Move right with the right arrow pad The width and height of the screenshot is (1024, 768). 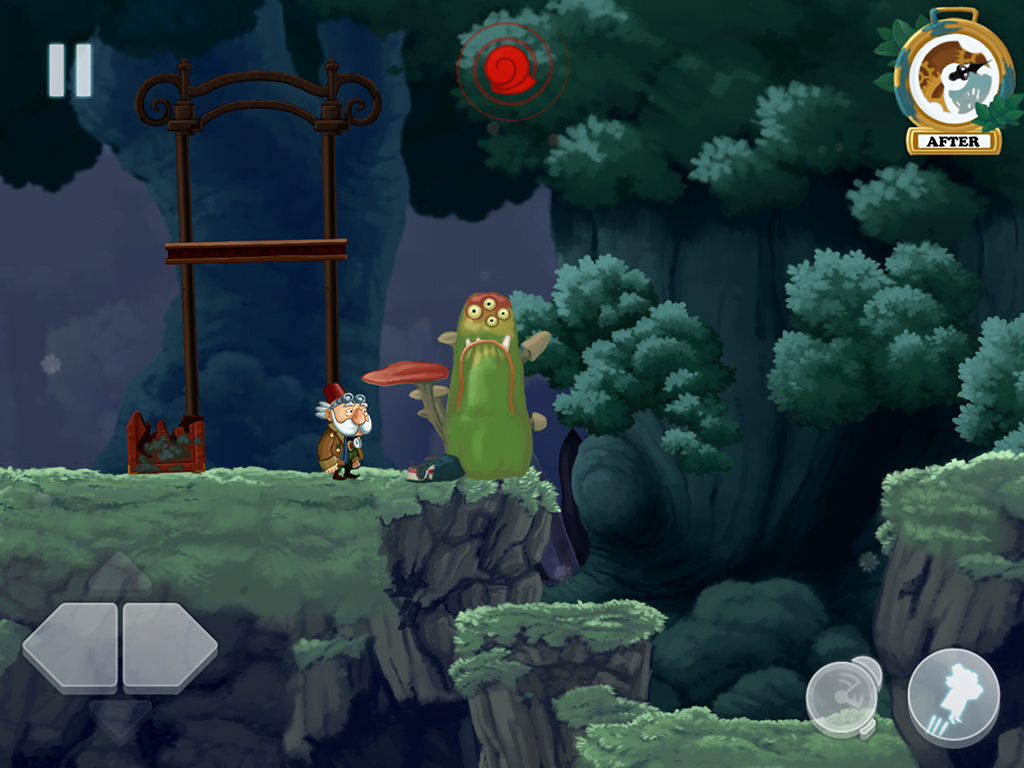click(168, 647)
